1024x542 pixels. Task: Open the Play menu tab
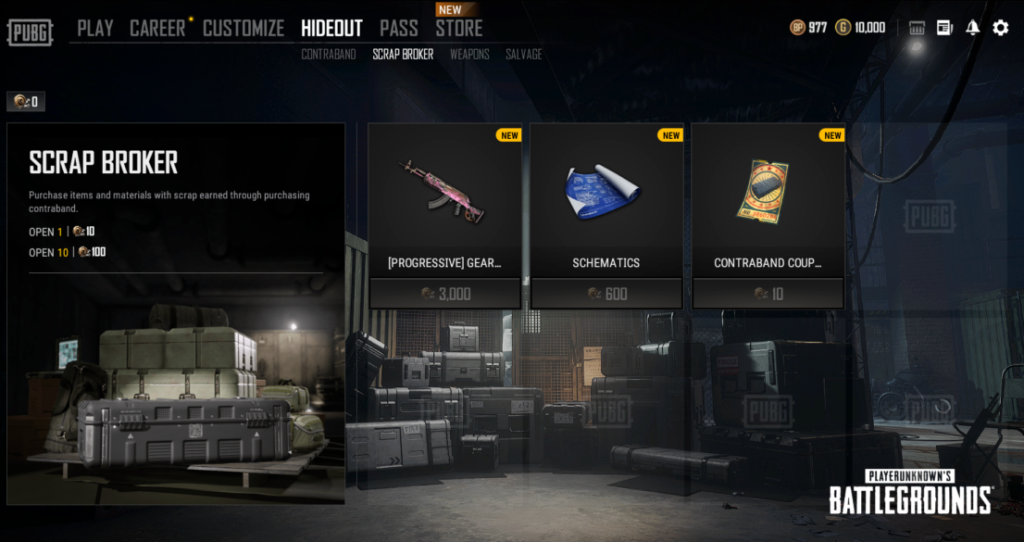coord(95,28)
